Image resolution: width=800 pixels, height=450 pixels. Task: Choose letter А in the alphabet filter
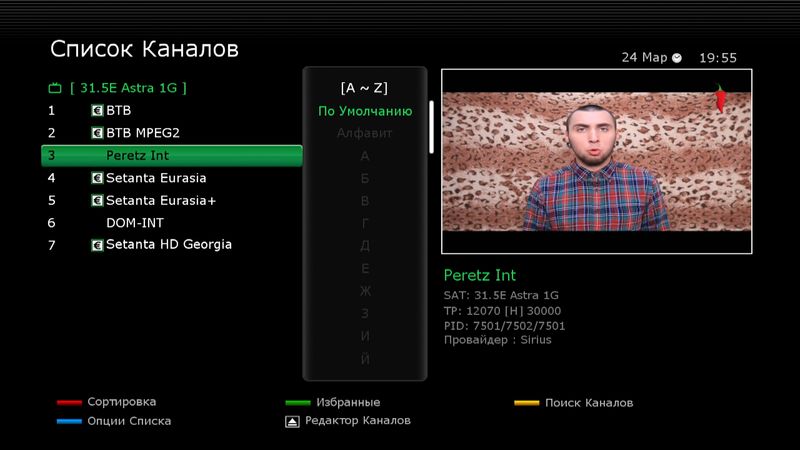pyautogui.click(x=365, y=156)
